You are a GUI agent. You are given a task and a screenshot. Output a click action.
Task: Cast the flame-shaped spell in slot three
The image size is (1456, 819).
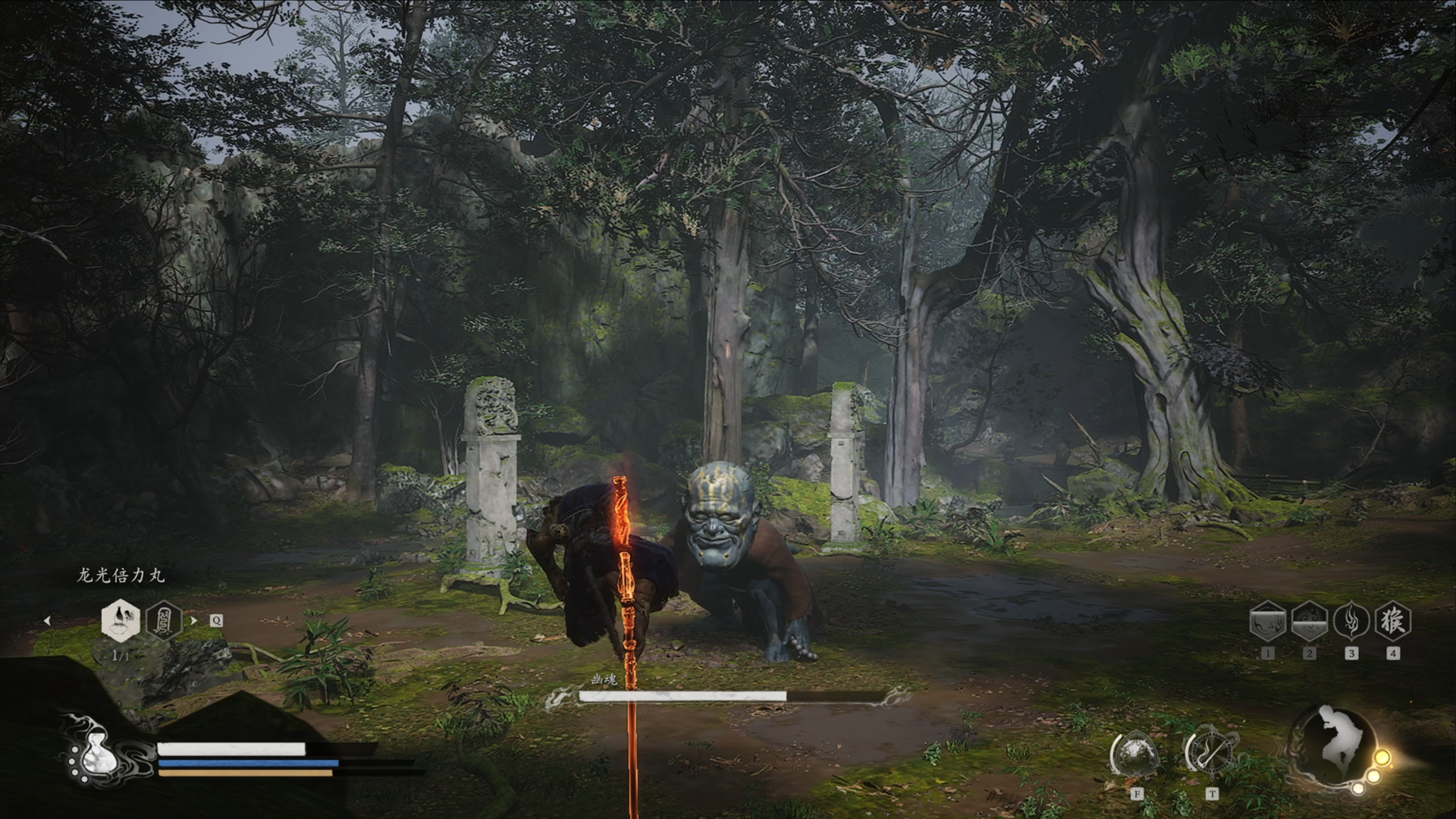[1351, 621]
